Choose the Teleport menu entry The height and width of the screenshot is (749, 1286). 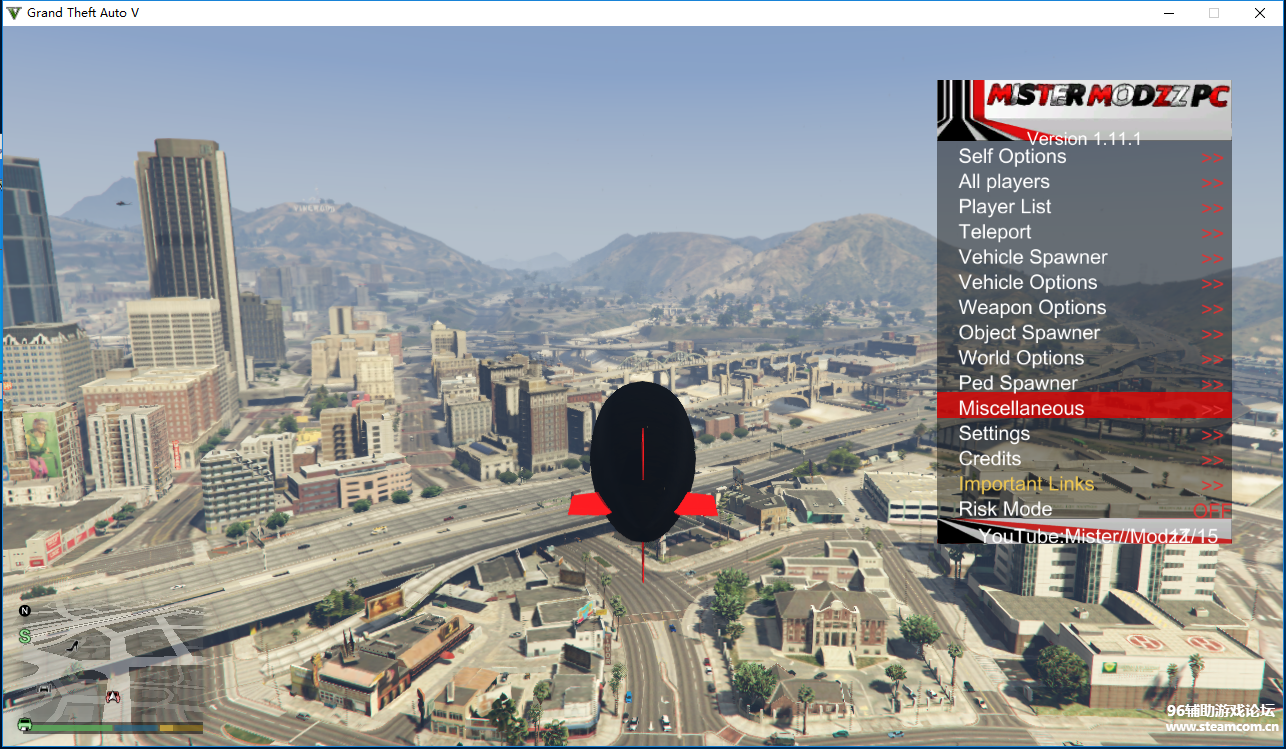click(995, 232)
